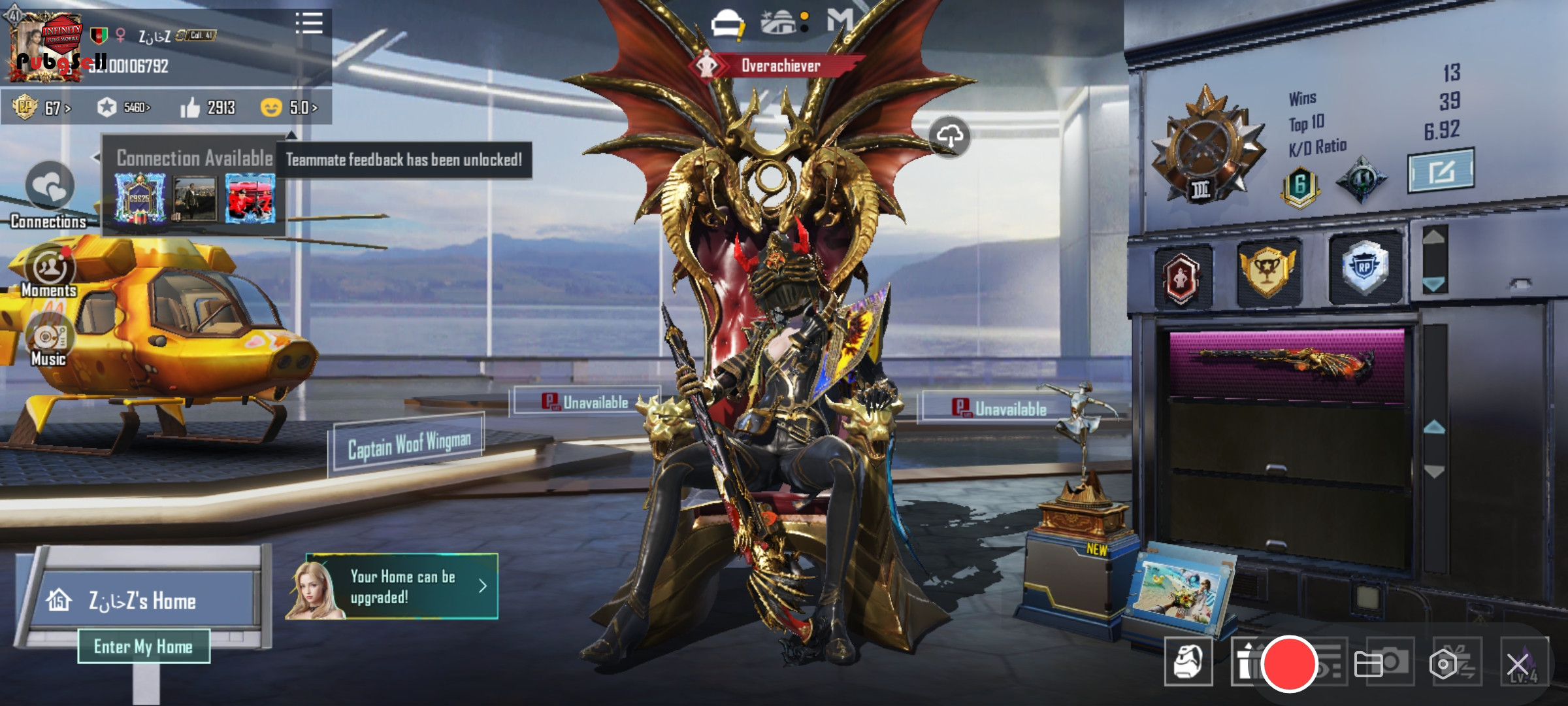View the 2913 likes thumbs-up counter
Viewport: 1568px width, 706px height.
pyautogui.click(x=208, y=108)
